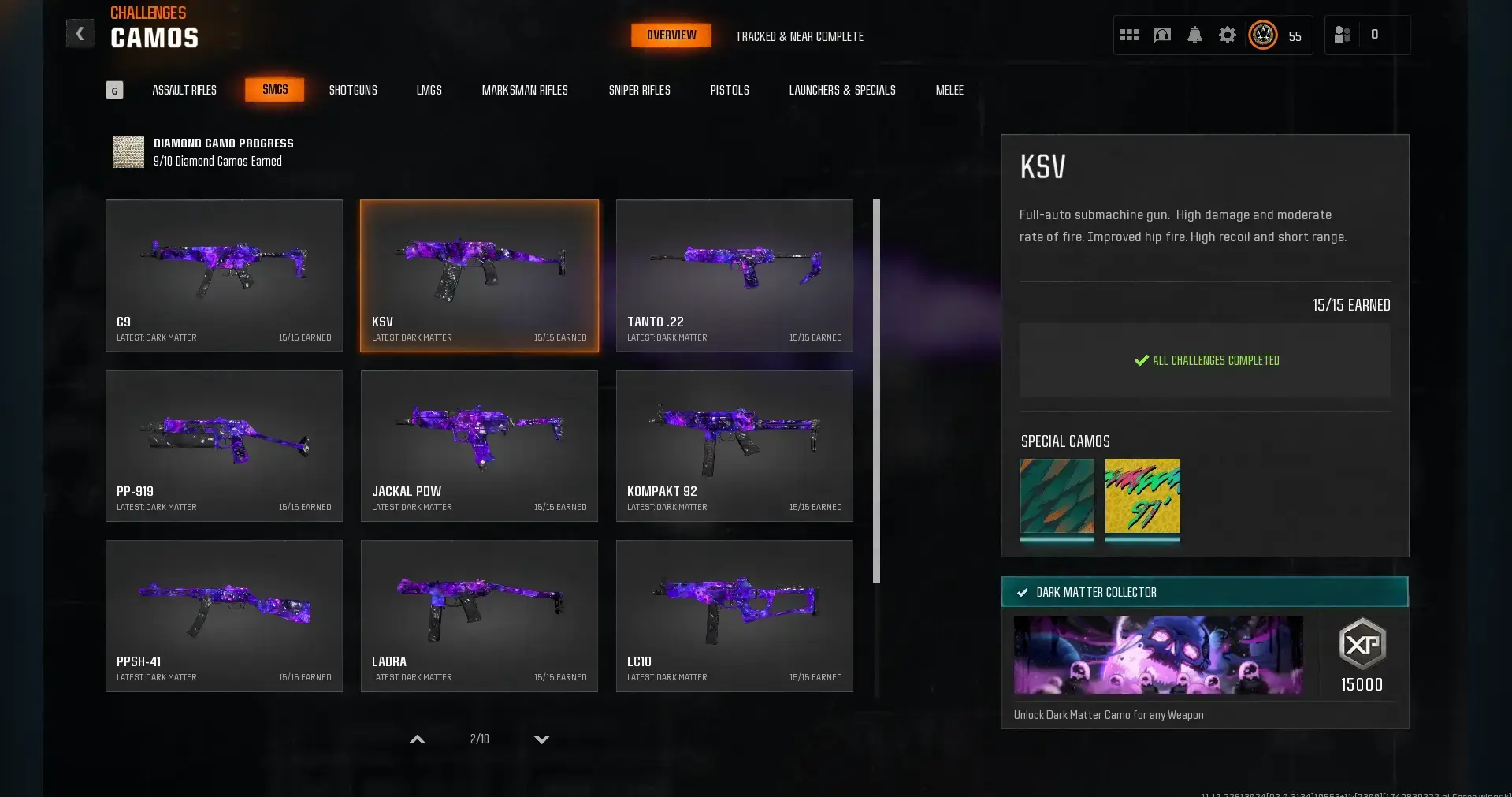1512x797 pixels.
Task: Click the XP 15000 reward icon
Action: 1362,644
